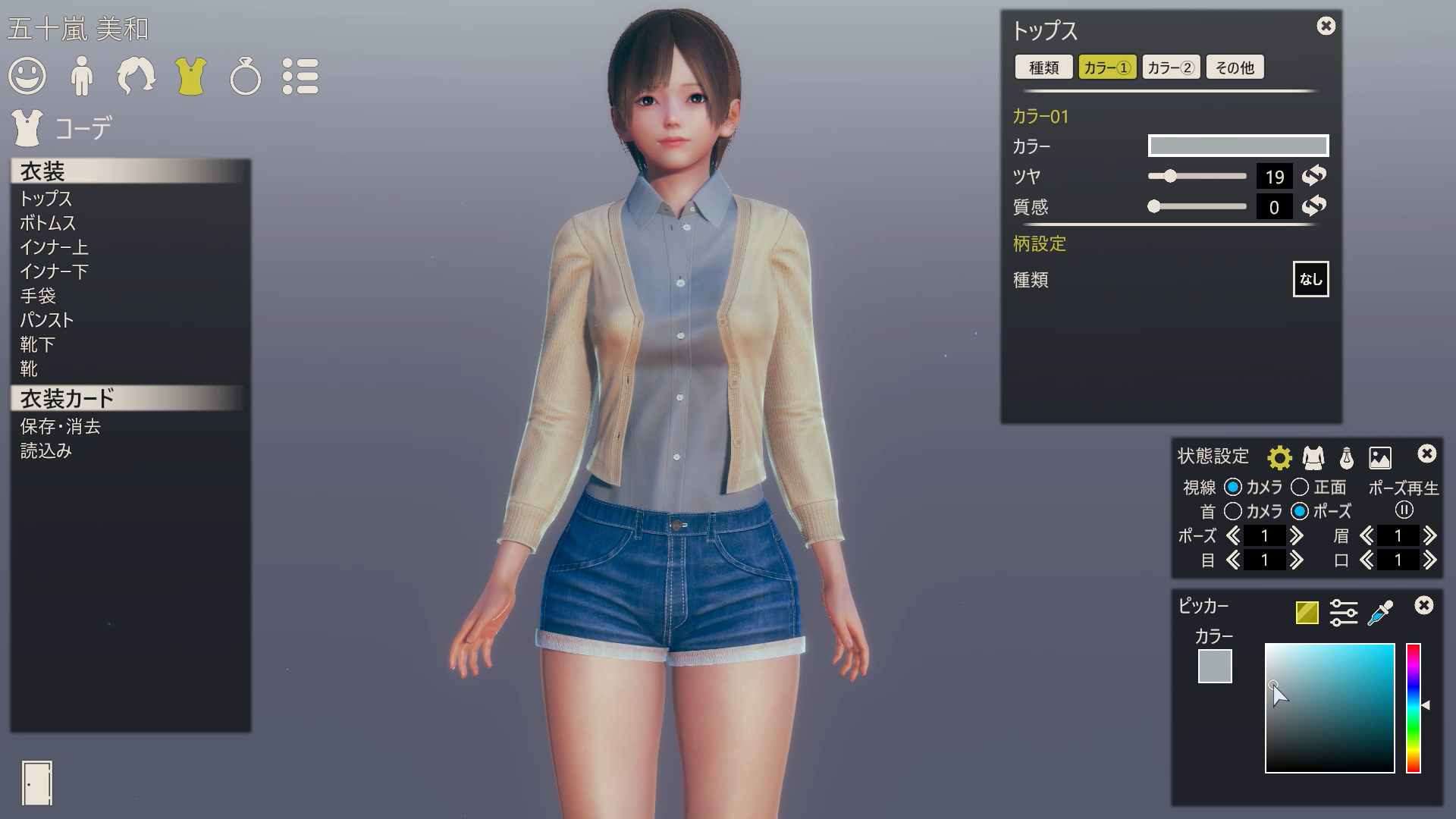Open the accessory ring category icon
Viewport: 1456px width, 819px height.
click(245, 77)
